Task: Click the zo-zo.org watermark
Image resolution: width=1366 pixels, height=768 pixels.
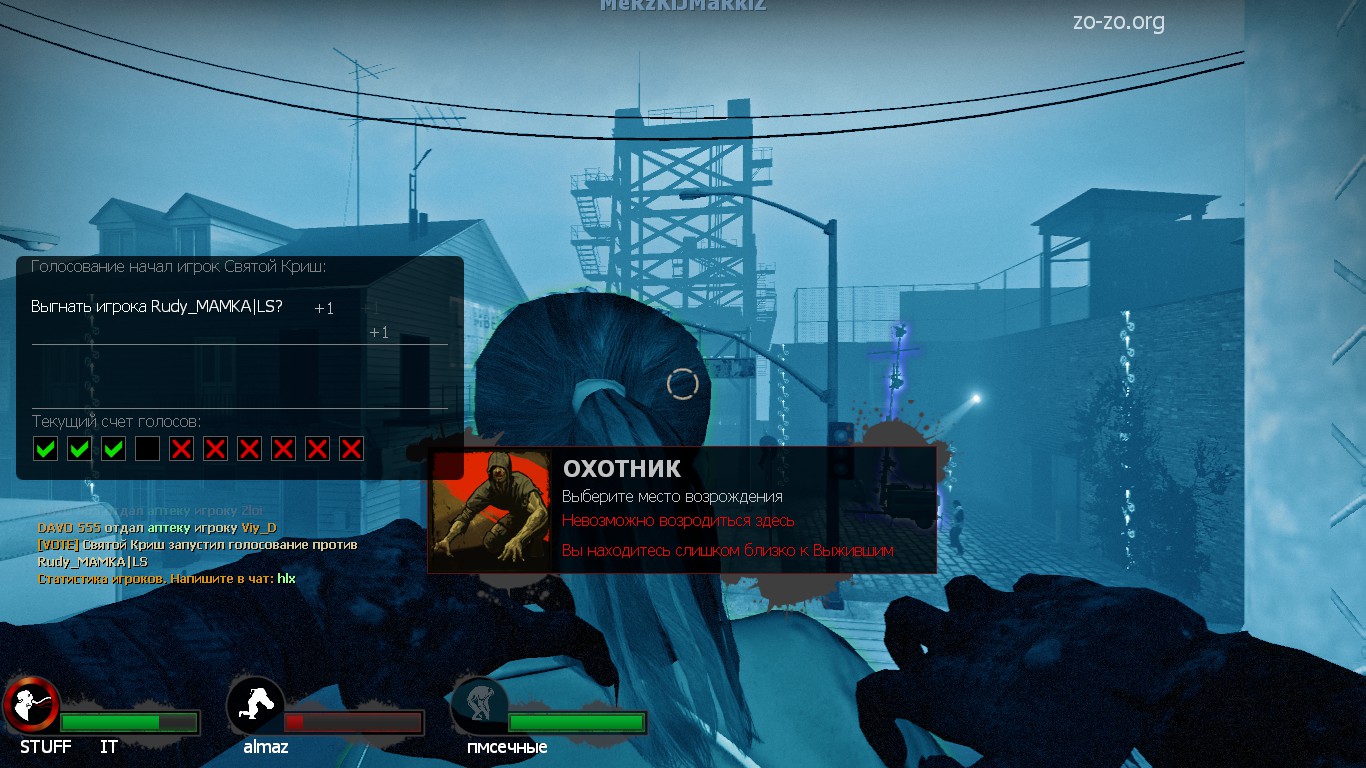Action: 1118,22
